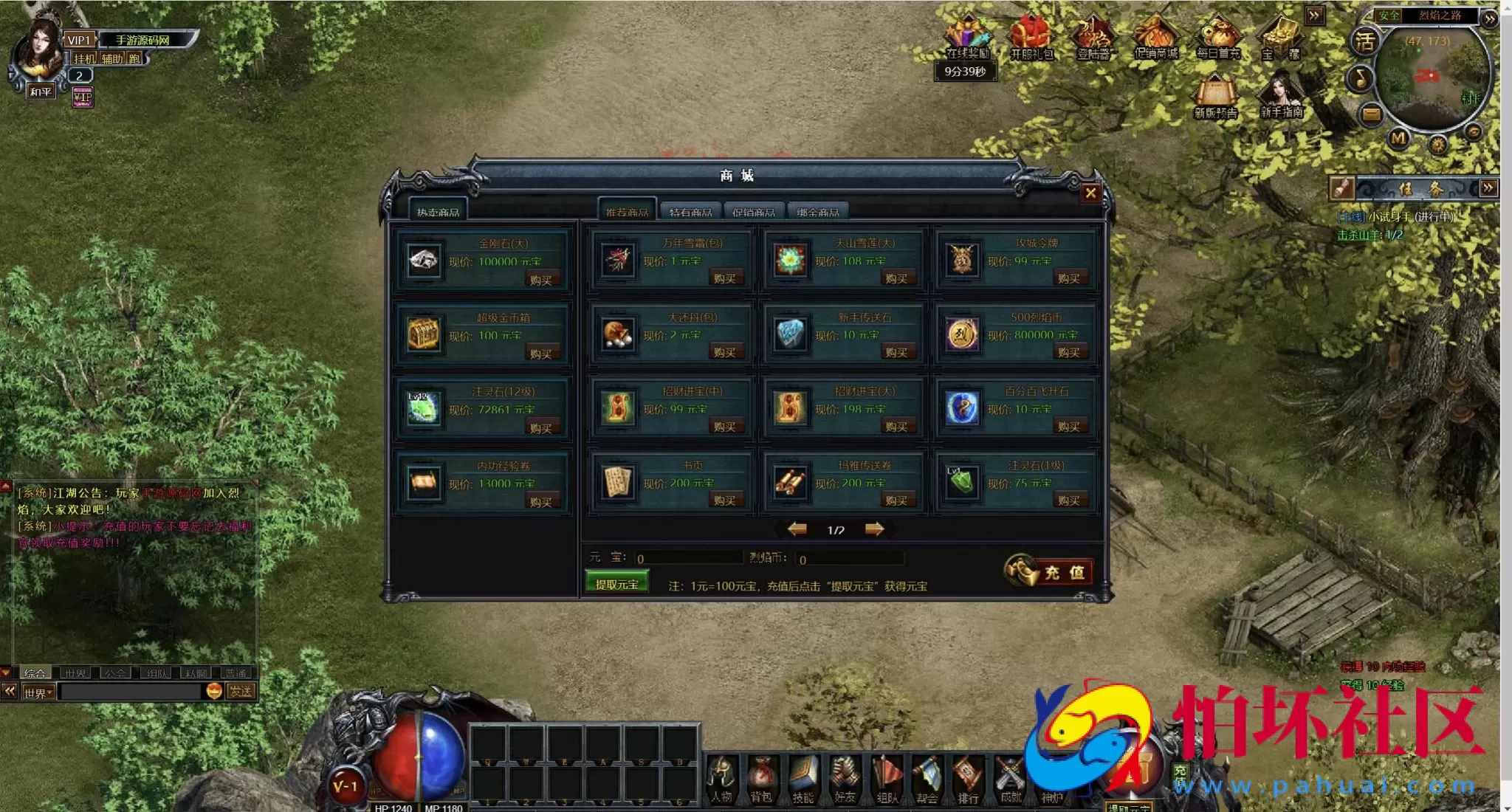Open the 背包 bag from bottom bar
1512x812 pixels.
[761, 779]
